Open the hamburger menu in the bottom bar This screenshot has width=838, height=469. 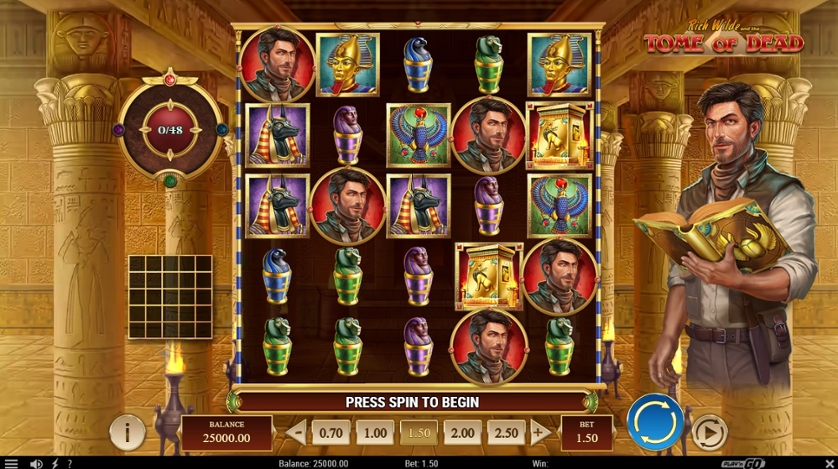11,463
